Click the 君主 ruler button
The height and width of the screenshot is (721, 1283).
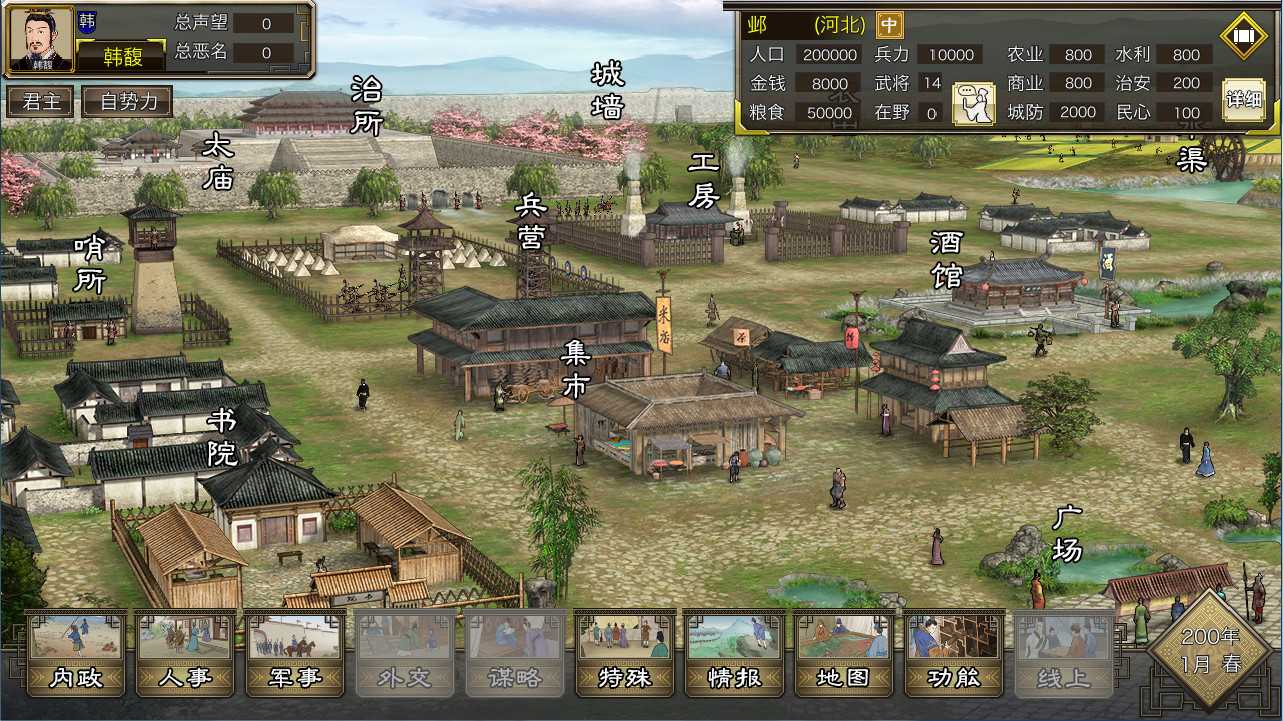40,101
